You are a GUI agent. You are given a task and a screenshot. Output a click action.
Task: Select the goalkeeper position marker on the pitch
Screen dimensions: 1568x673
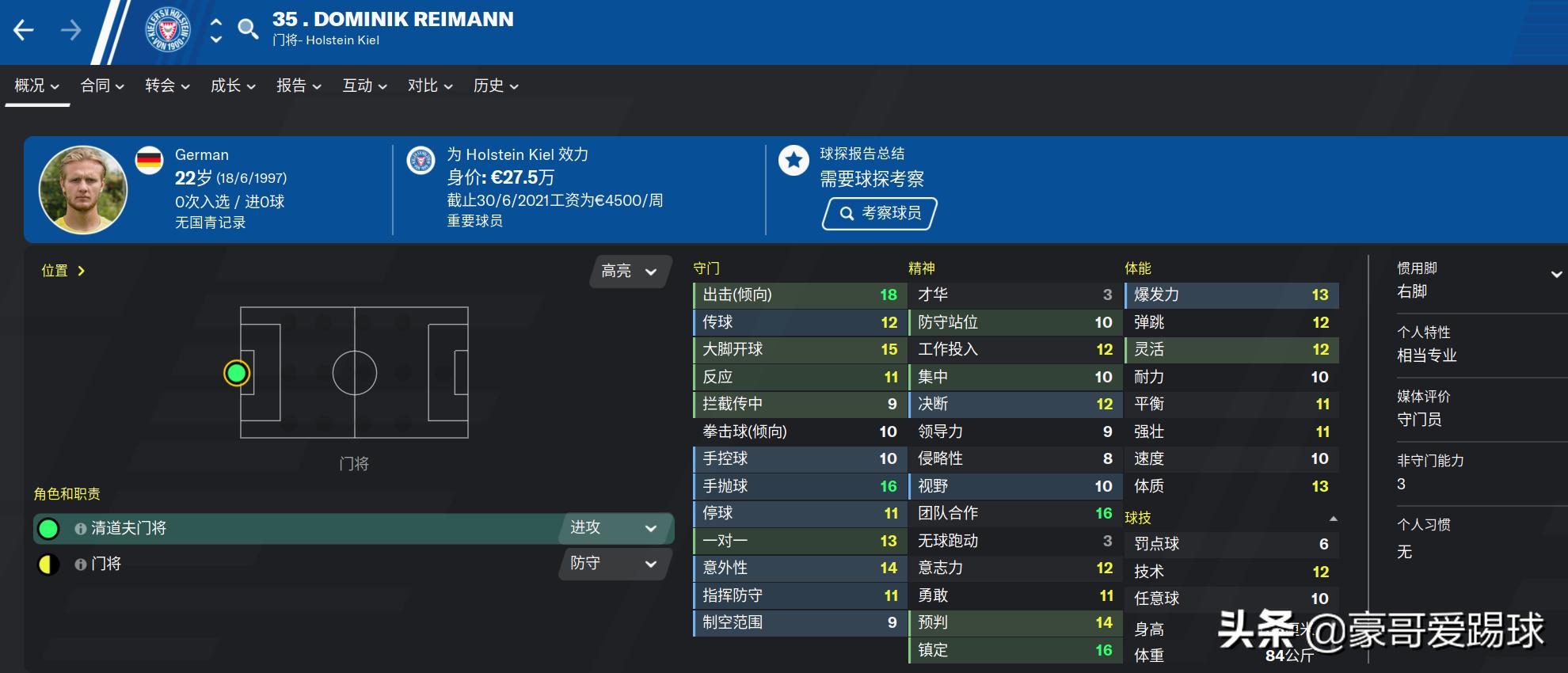pyautogui.click(x=236, y=372)
